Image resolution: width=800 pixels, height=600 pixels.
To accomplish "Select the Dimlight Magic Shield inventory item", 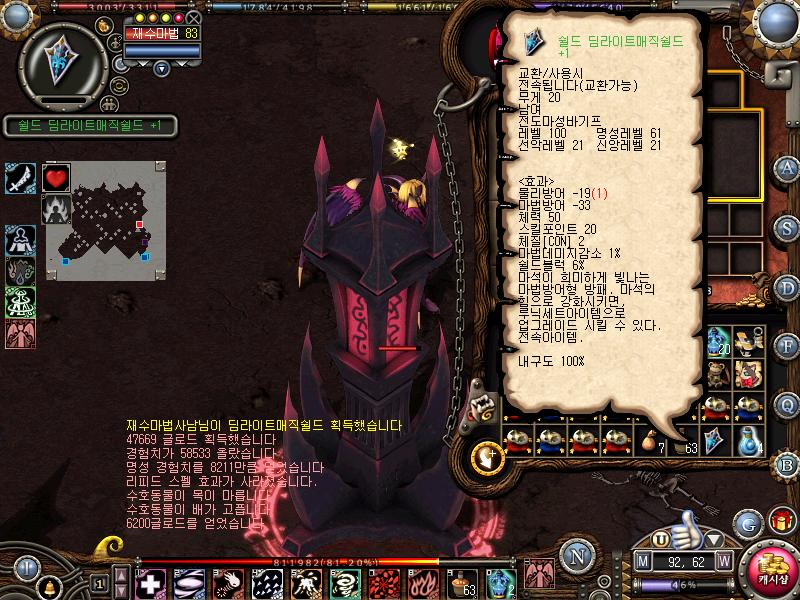I will pyautogui.click(x=715, y=439).
